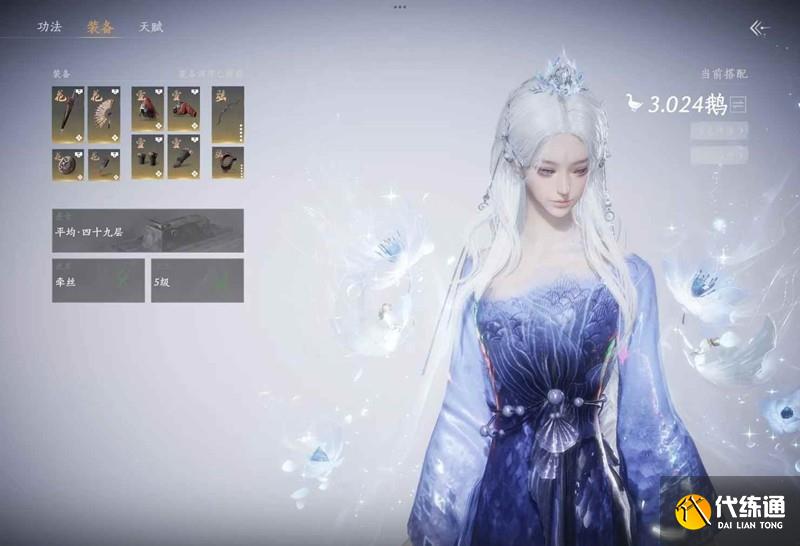Click the 牵丝 panel
The width and height of the screenshot is (800, 546).
[x=97, y=281]
